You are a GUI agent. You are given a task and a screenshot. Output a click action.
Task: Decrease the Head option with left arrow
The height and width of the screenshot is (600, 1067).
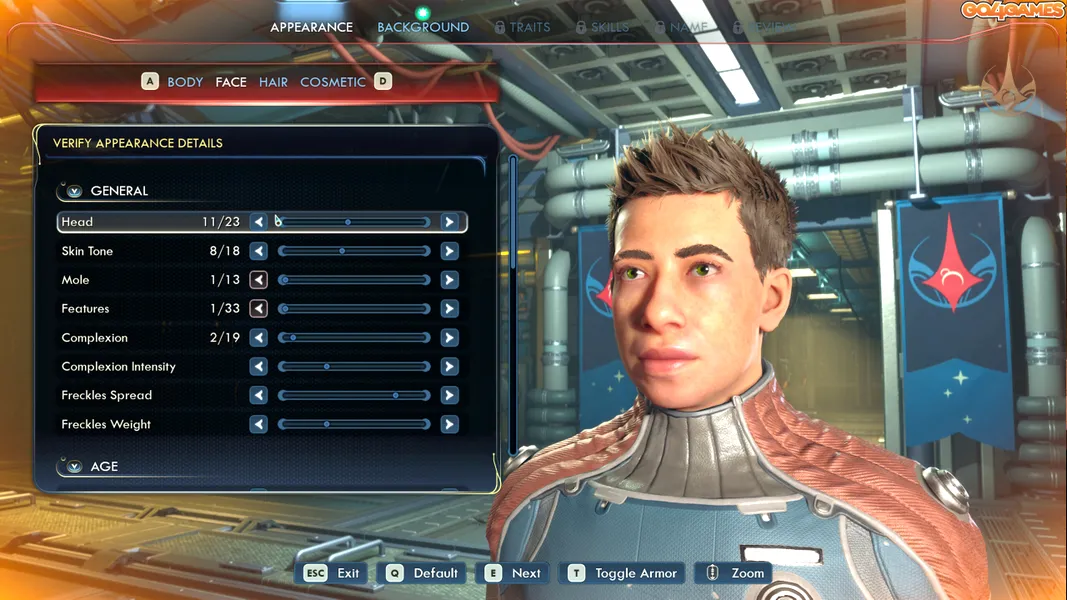coord(259,222)
